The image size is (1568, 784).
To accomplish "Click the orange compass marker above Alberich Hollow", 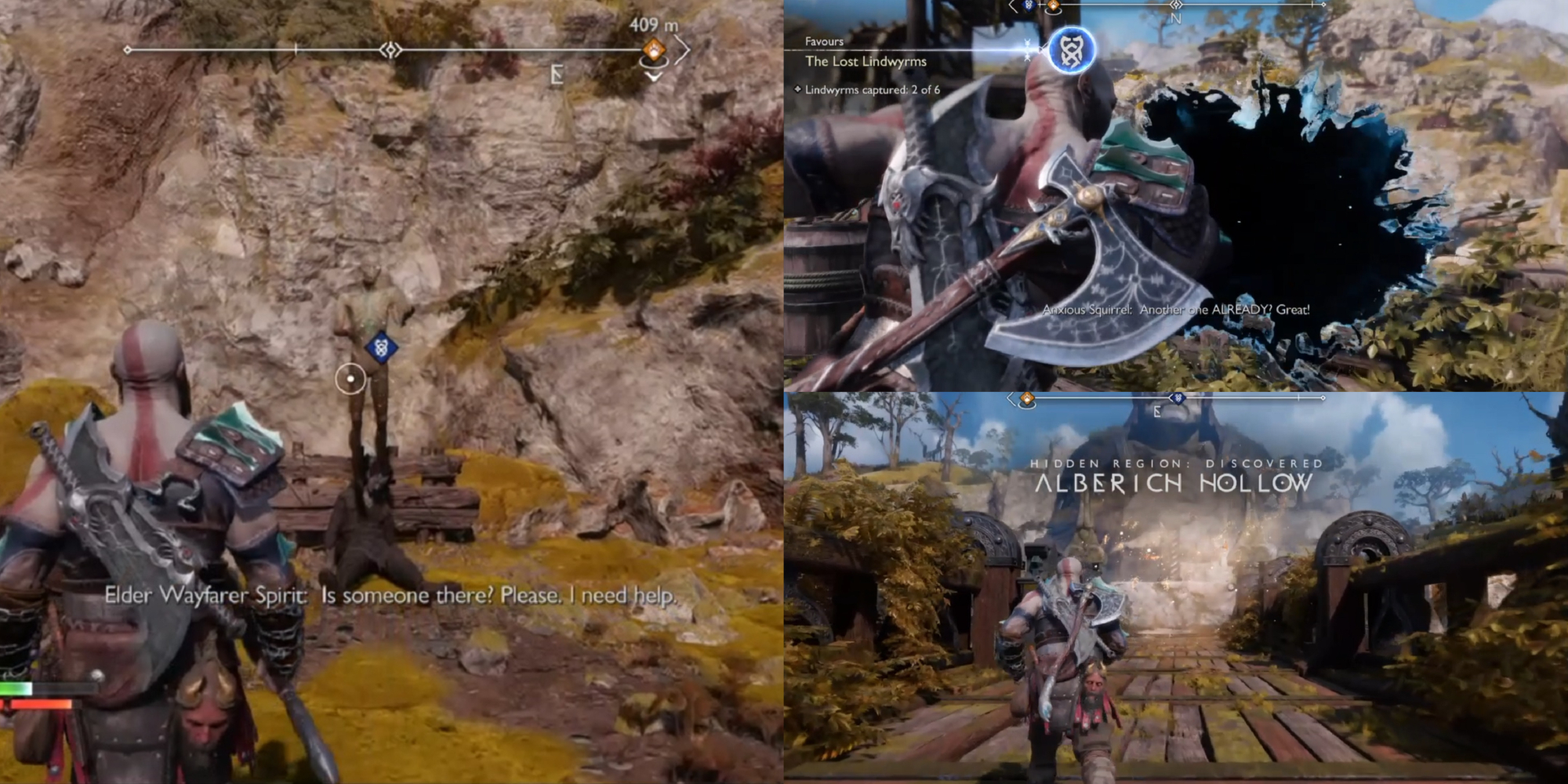I will (x=1026, y=400).
